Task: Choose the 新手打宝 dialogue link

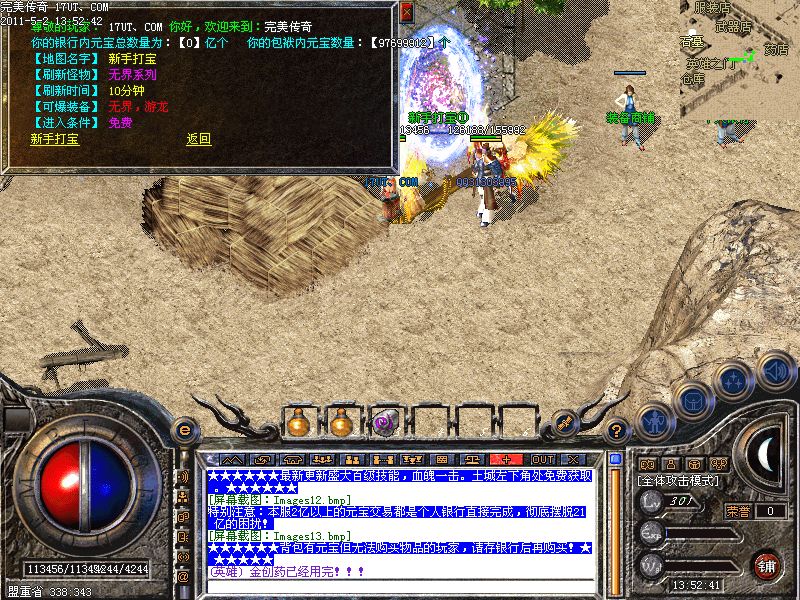Action: point(55,139)
